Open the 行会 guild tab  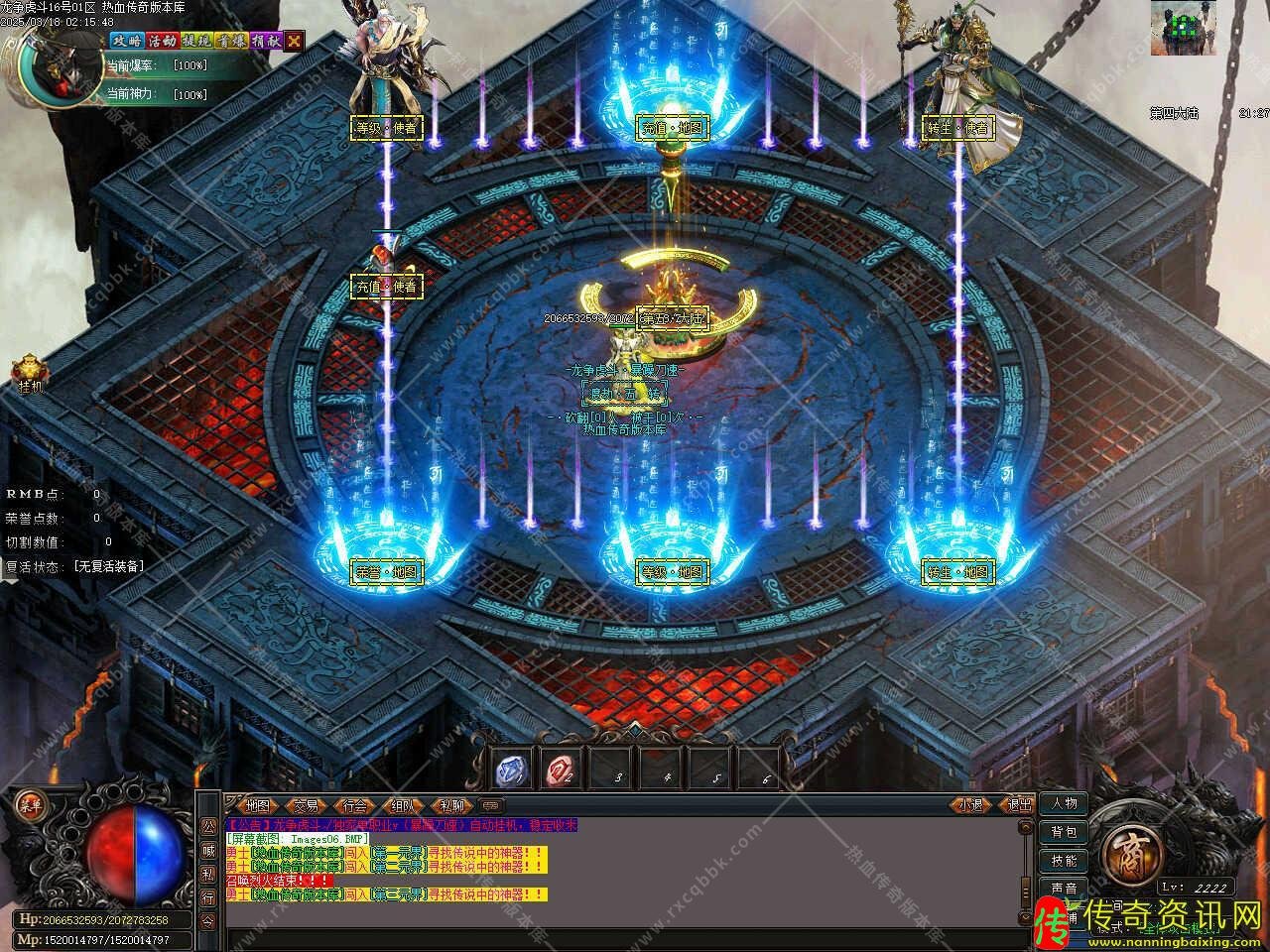(355, 805)
